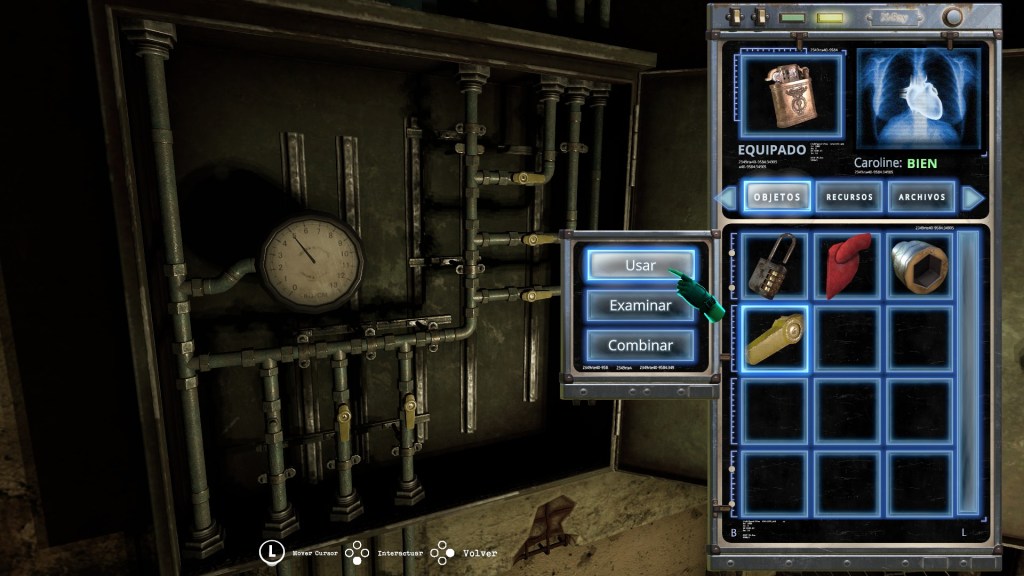Select the highlighted yellow handle item slot
1024x576 pixels.
[x=775, y=339]
